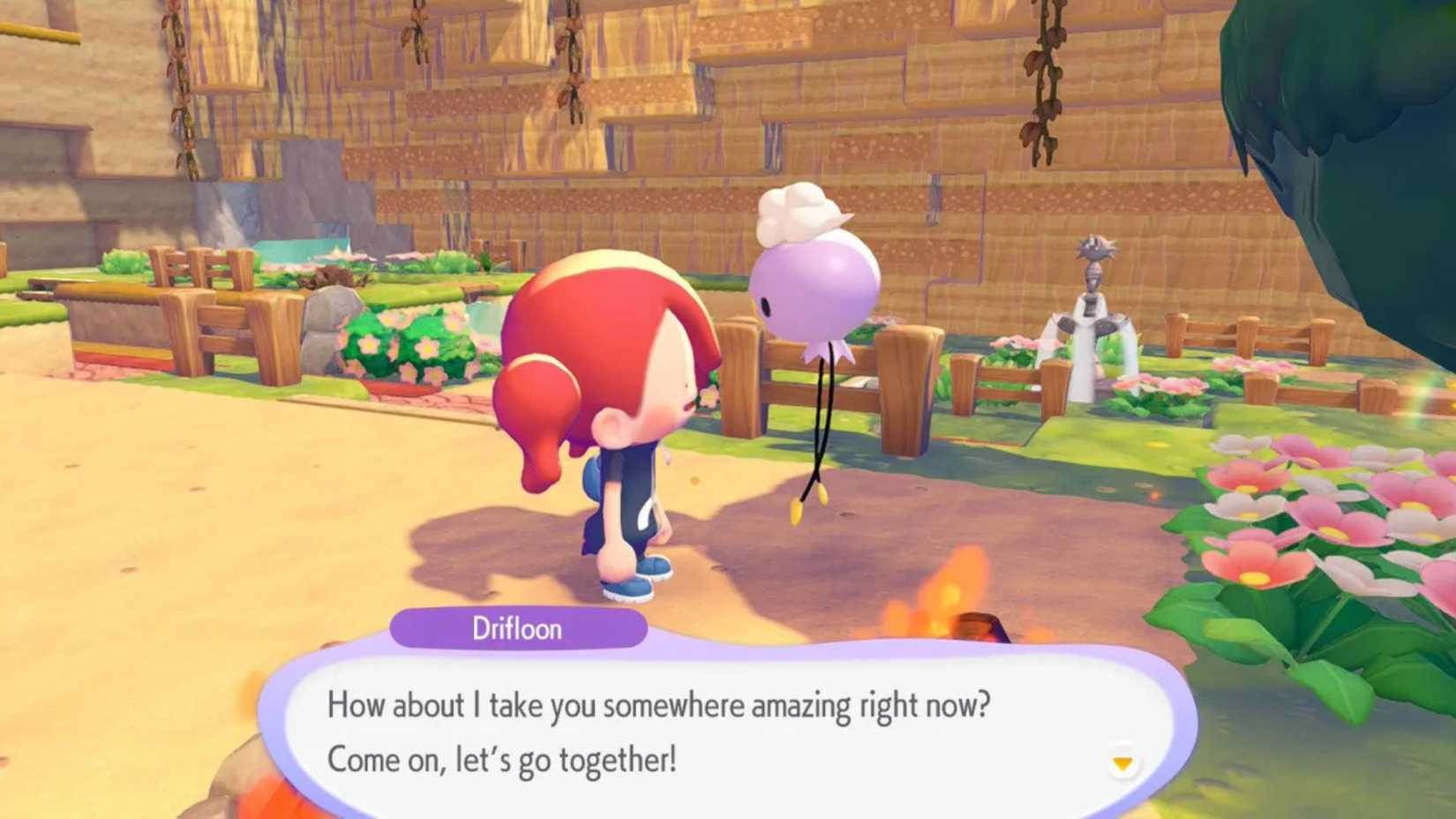Viewport: 1456px width, 819px height.
Task: Click the rock near the left fence
Action: 326,327
